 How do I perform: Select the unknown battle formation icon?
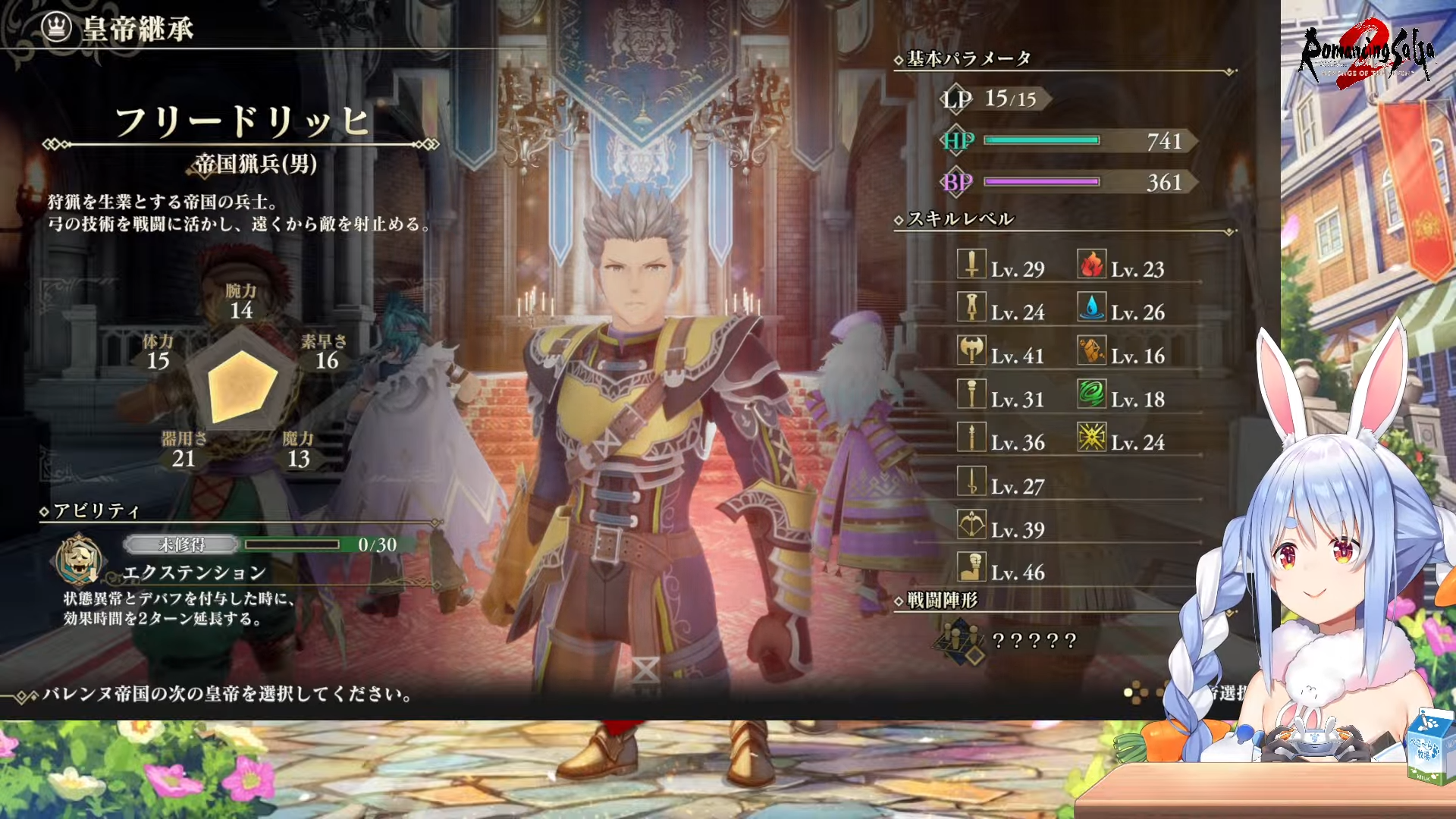coord(960,641)
